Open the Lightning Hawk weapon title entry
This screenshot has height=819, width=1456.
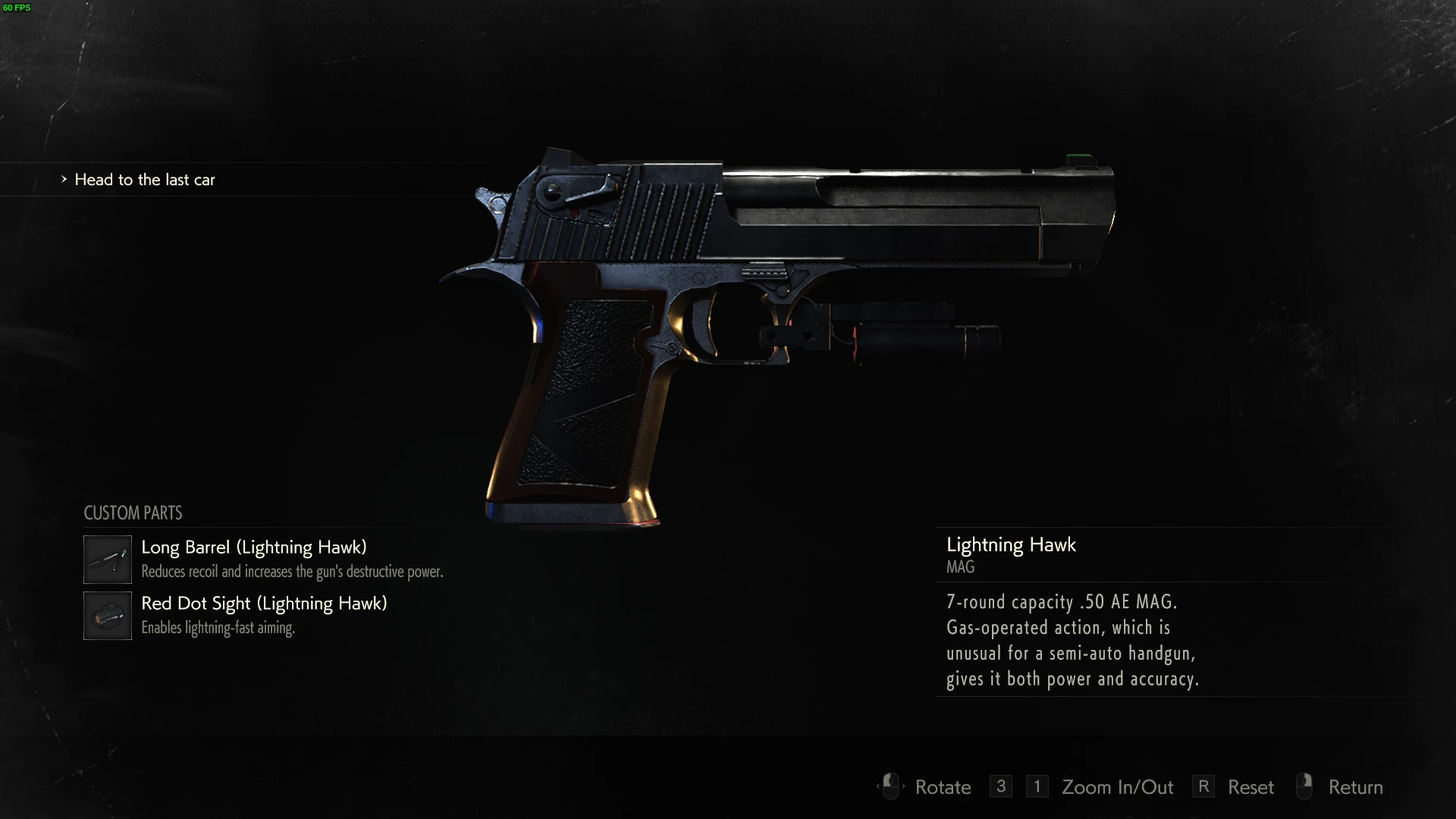(1011, 545)
